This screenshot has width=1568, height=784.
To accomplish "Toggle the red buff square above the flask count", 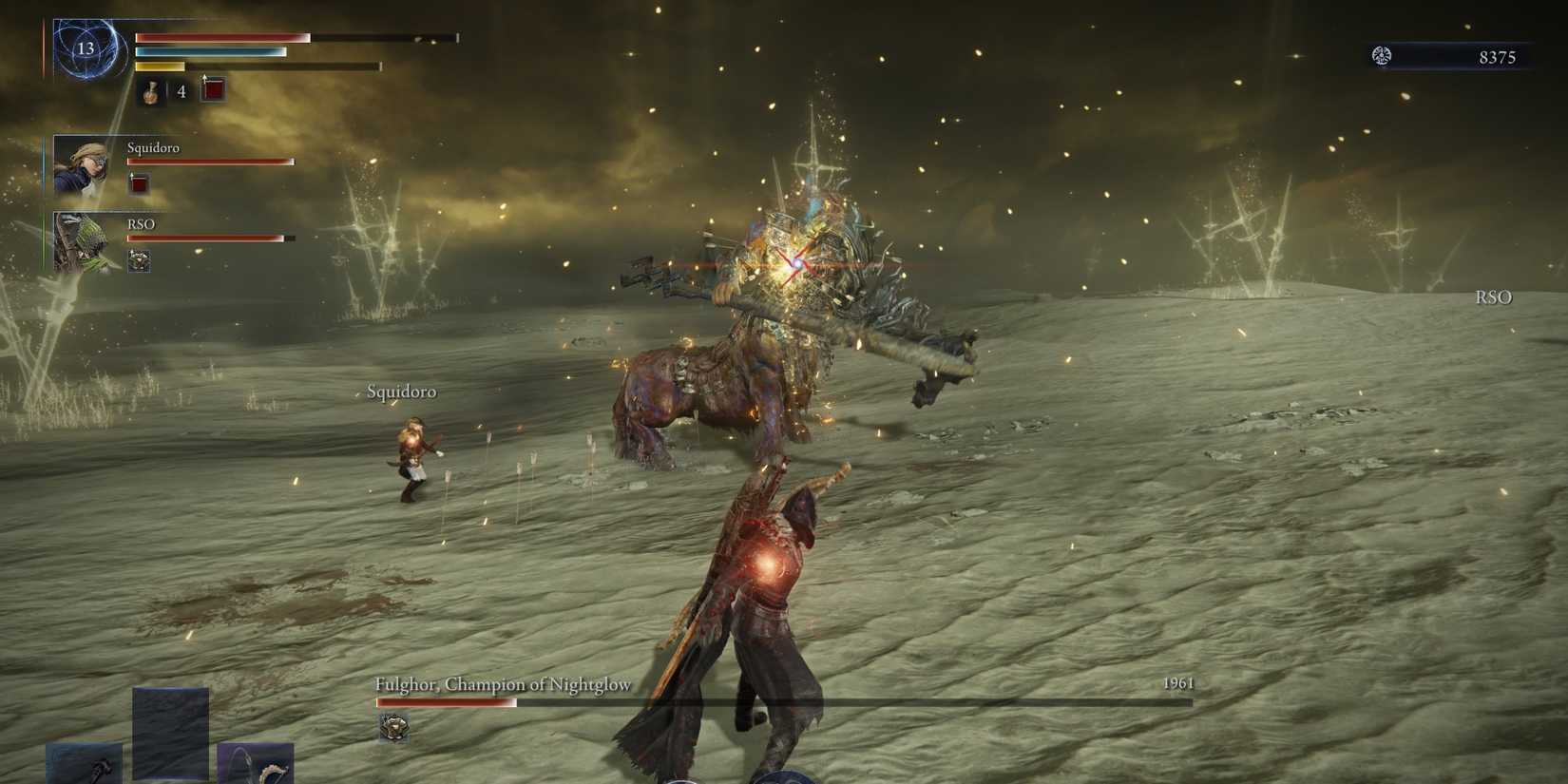I will pyautogui.click(x=213, y=89).
